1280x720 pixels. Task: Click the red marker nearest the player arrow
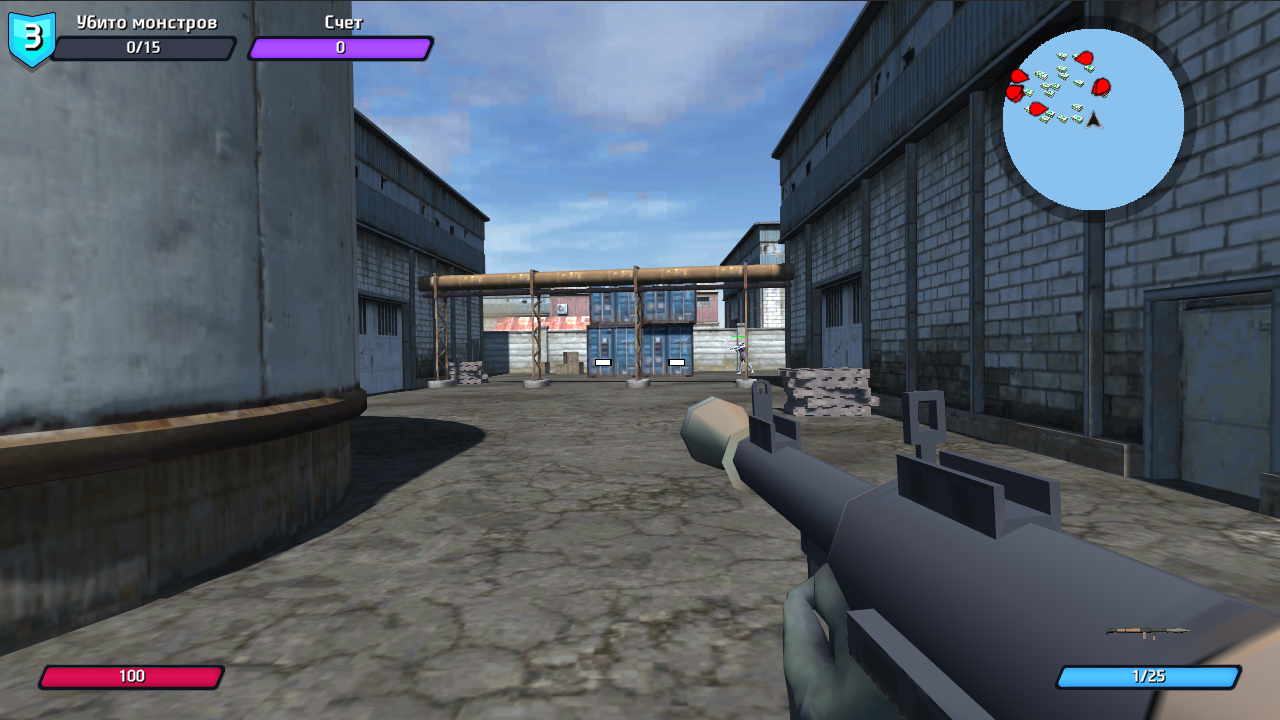(x=1101, y=87)
